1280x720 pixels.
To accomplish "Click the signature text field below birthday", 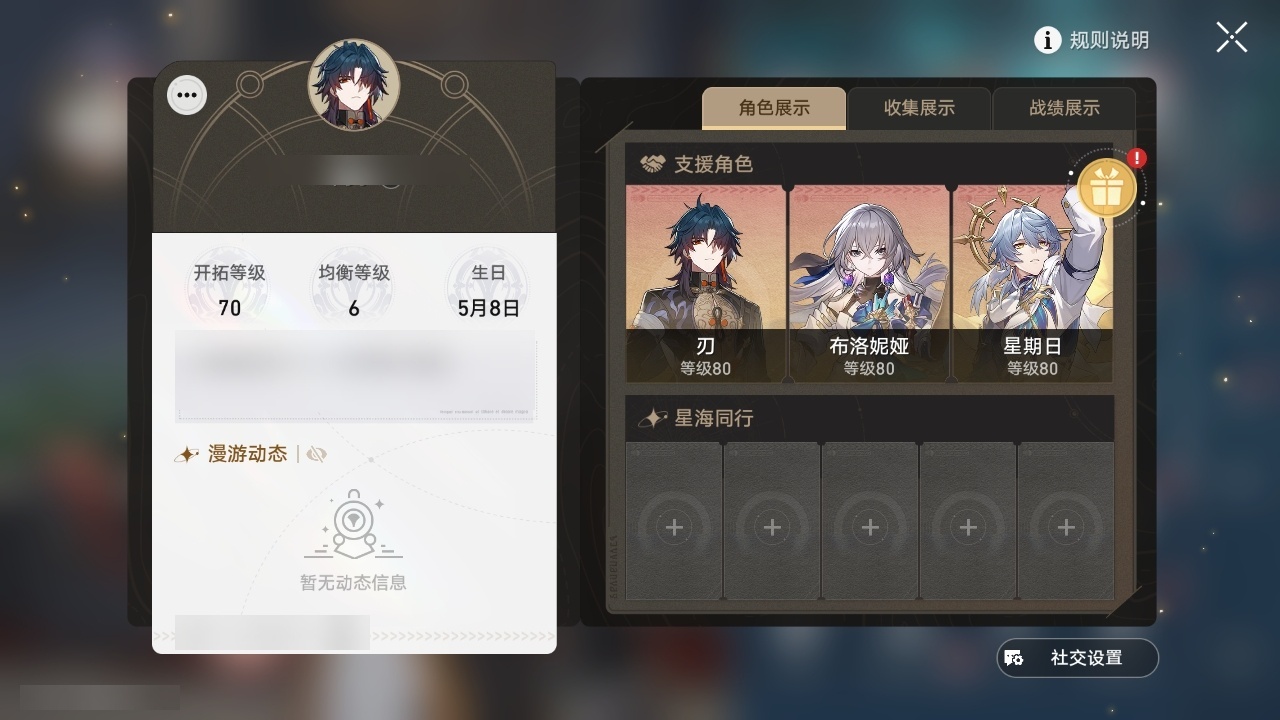I will tap(355, 377).
